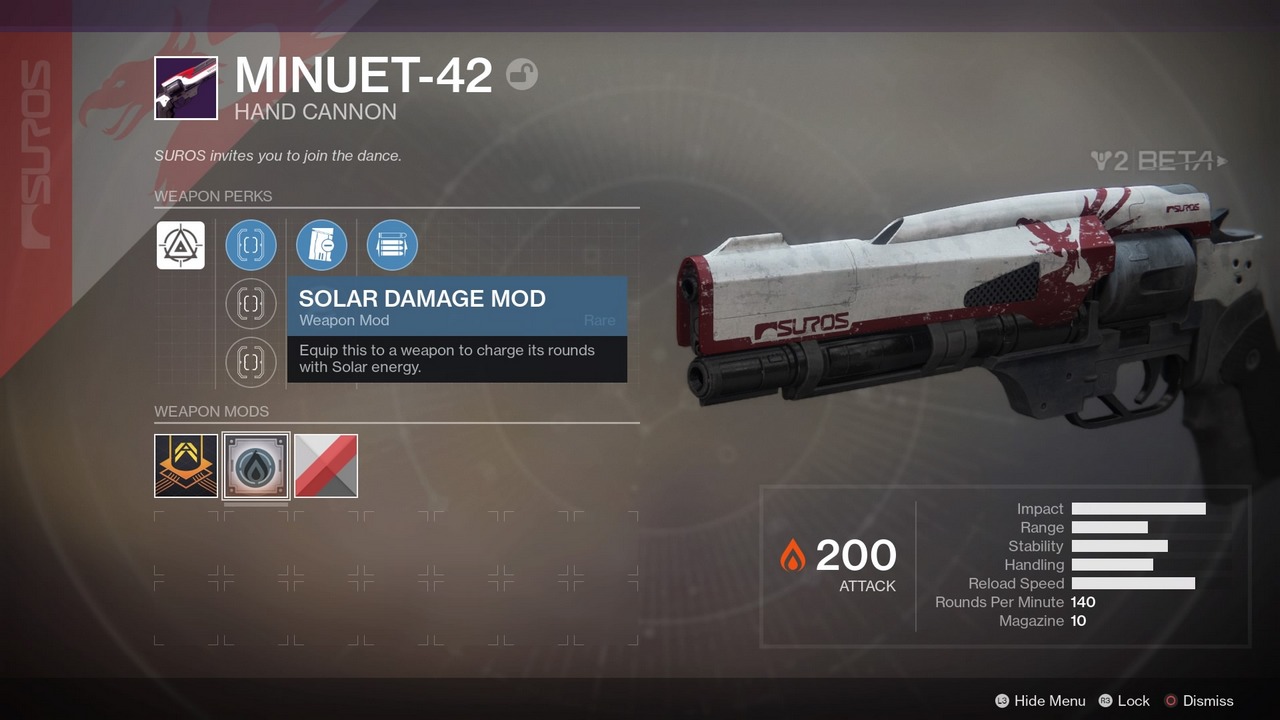Choose the orange chevron weapon mod
This screenshot has width=1280, height=720.
coord(186,466)
